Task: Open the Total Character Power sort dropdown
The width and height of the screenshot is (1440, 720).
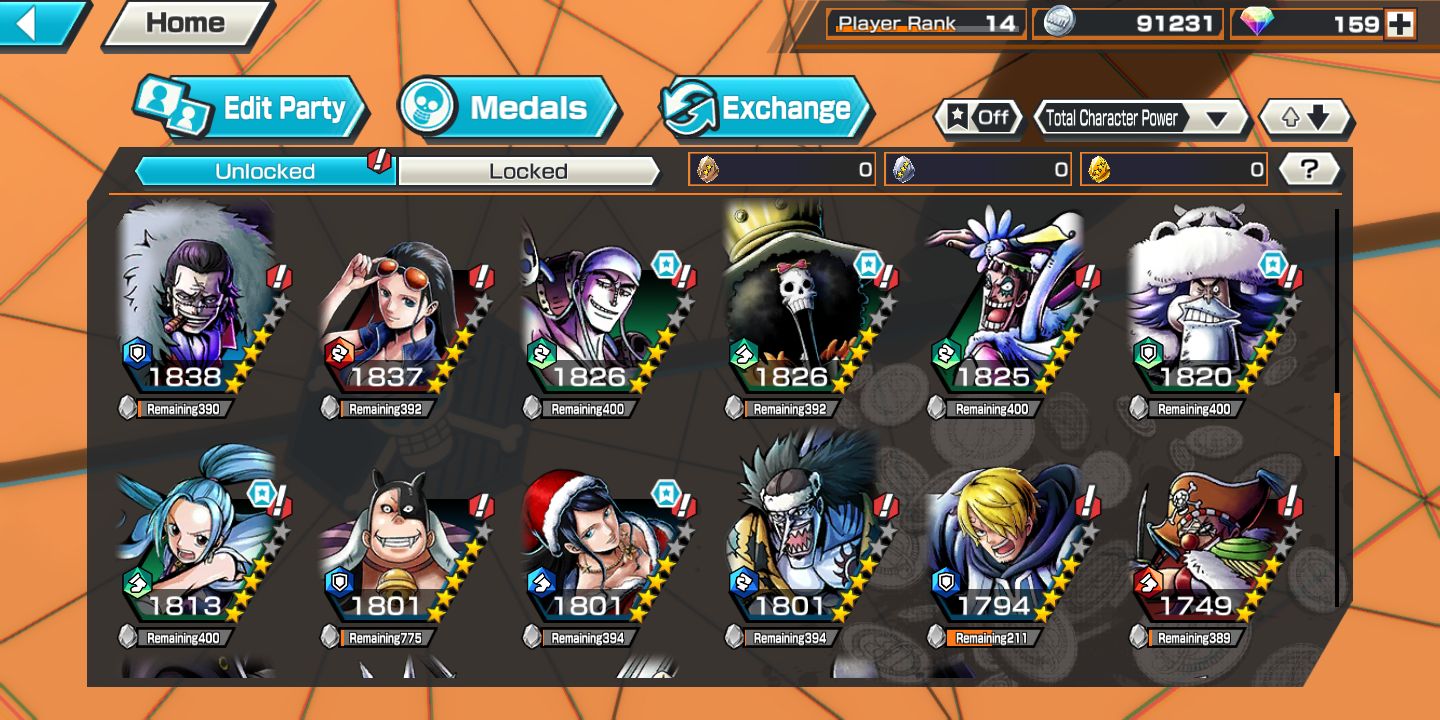Action: [1140, 118]
